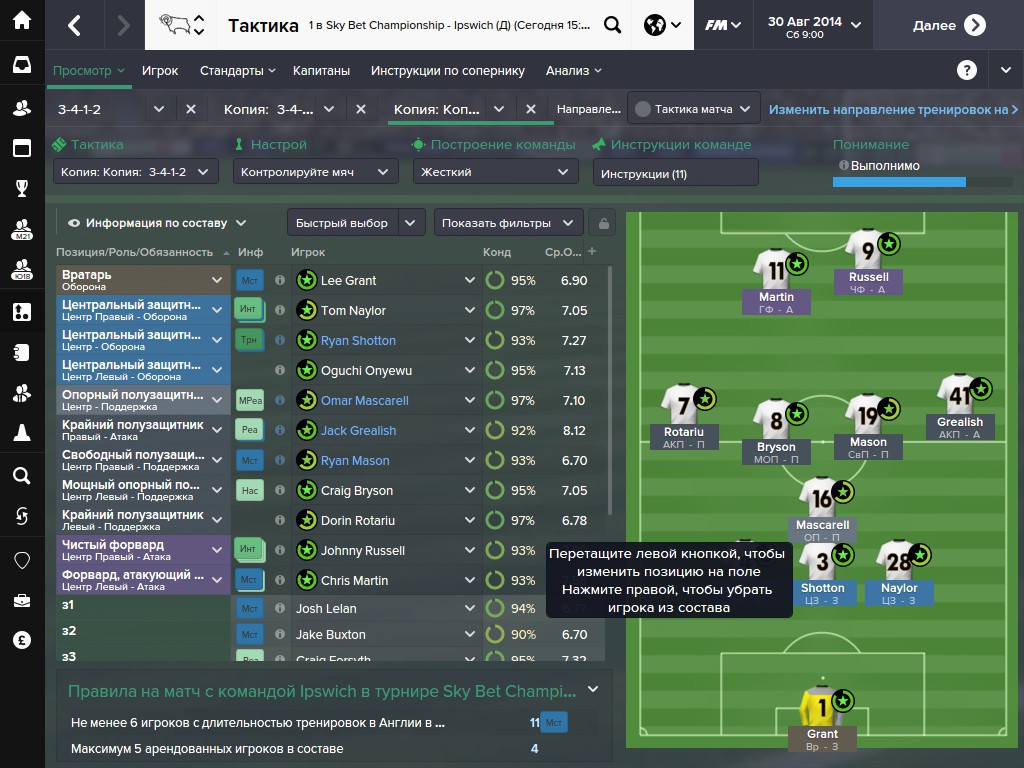Image resolution: width=1024 pixels, height=768 pixels.
Task: Open Инструкции по сопернику tab
Action: pyautogui.click(x=447, y=71)
